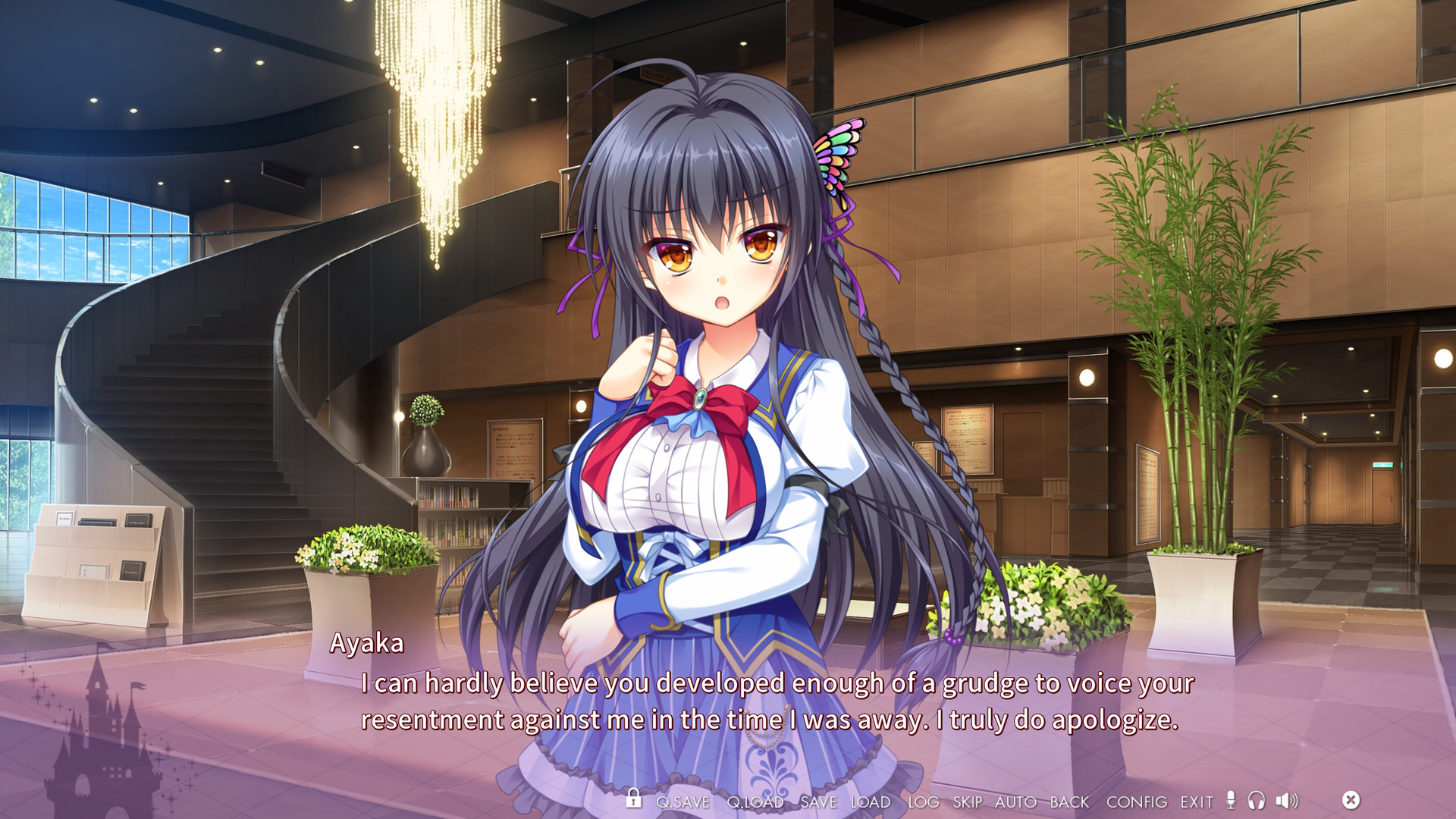Quick load using Q.LOAD
Viewport: 1456px width, 819px height.
coord(757,802)
